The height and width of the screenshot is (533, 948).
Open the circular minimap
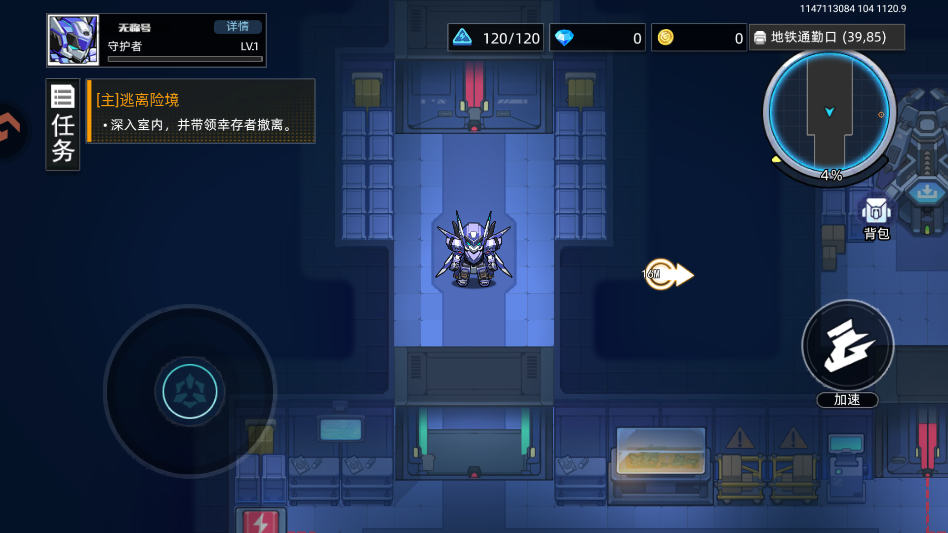(829, 112)
